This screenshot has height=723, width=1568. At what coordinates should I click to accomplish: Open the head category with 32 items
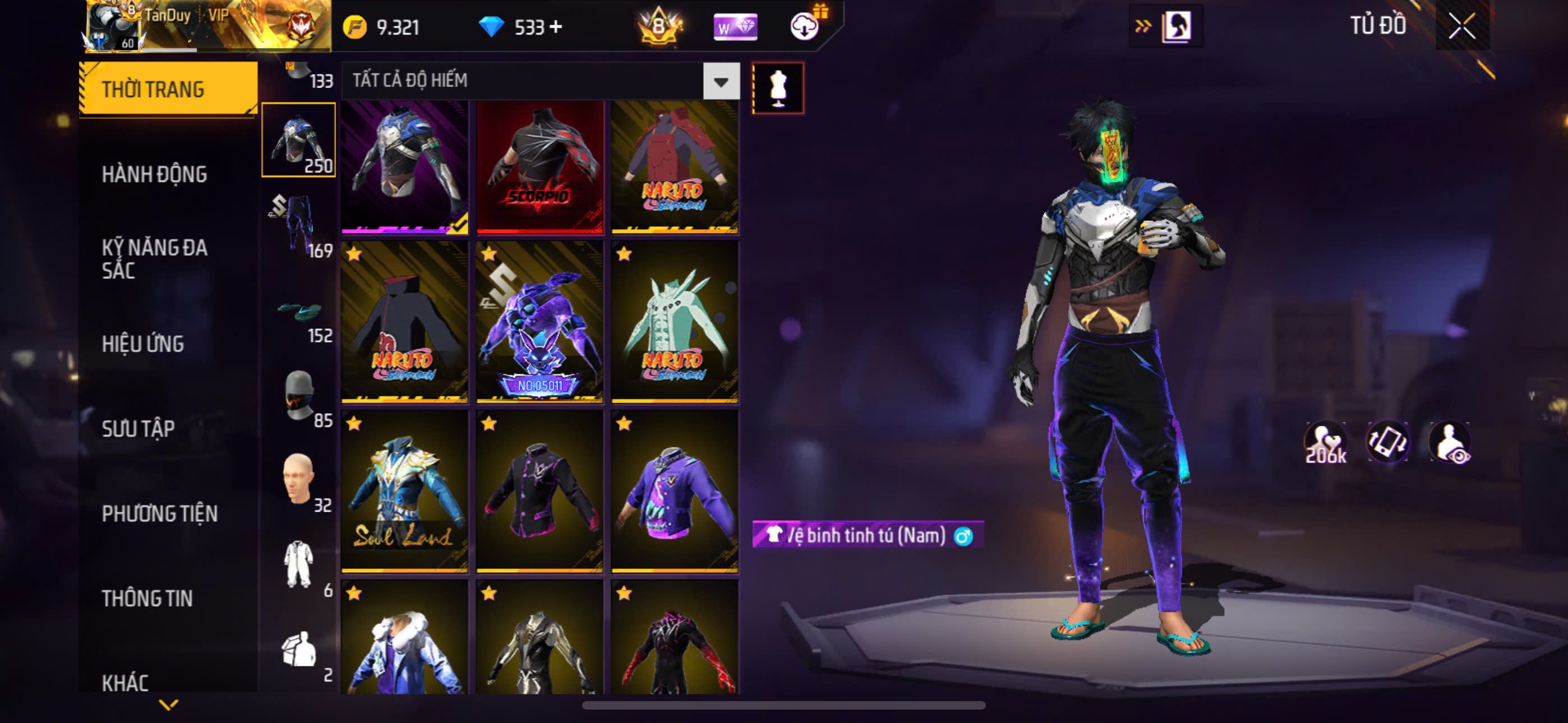(x=299, y=481)
